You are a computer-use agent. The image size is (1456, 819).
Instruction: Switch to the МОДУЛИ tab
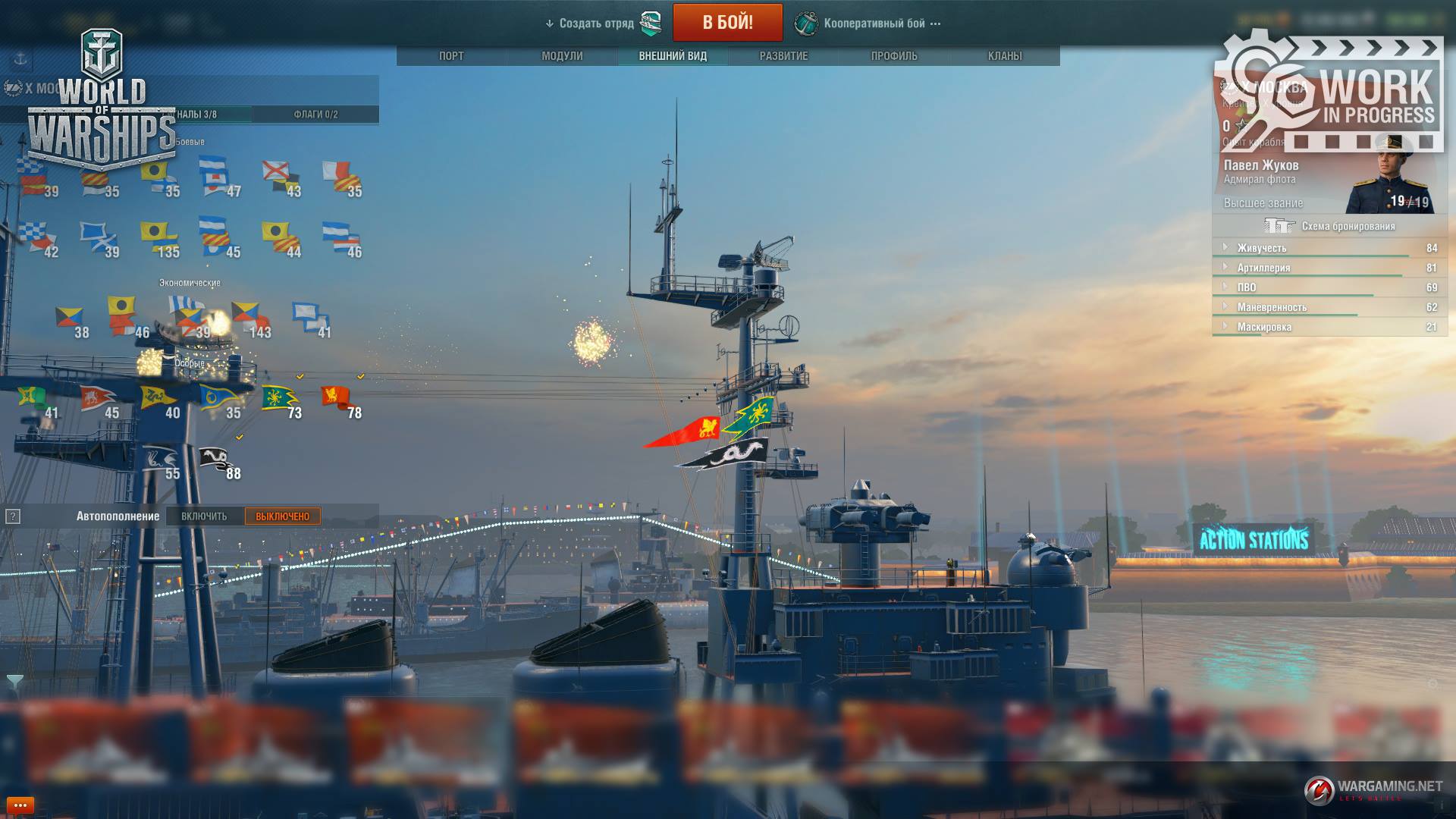pyautogui.click(x=562, y=56)
